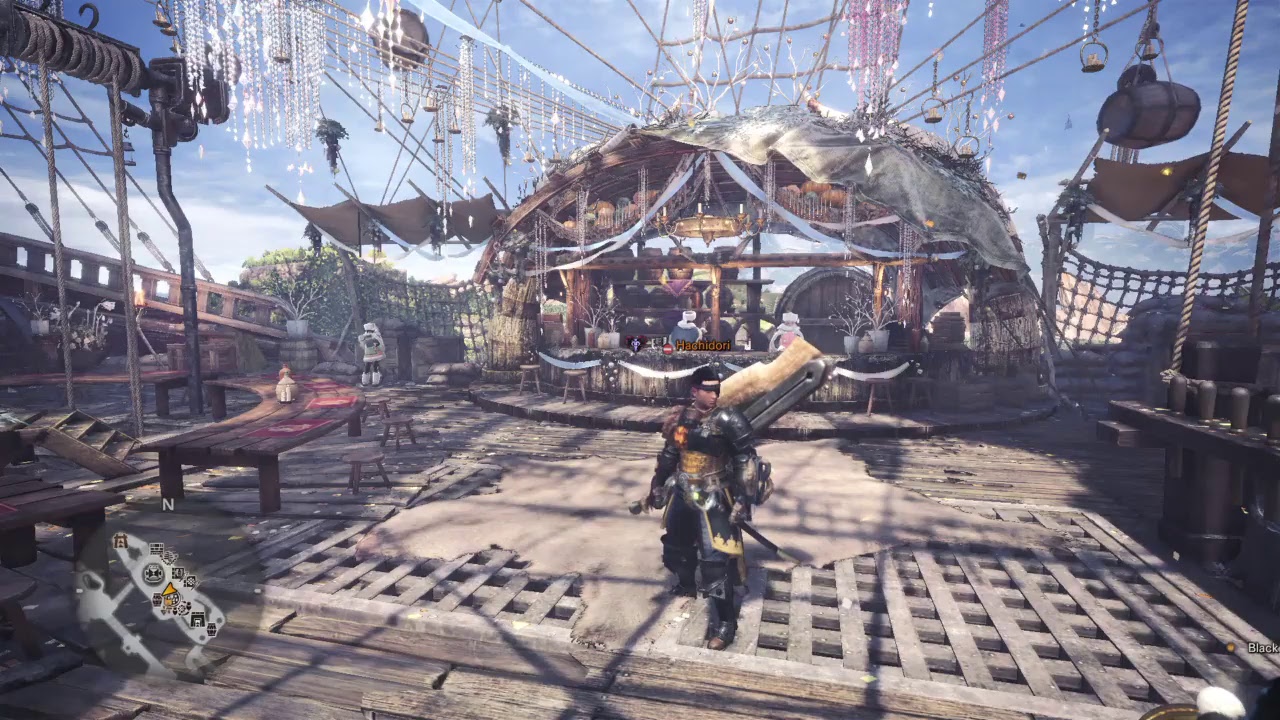1280x720 pixels.
Task: Click the N compass marker above the minimap
Action: point(167,507)
